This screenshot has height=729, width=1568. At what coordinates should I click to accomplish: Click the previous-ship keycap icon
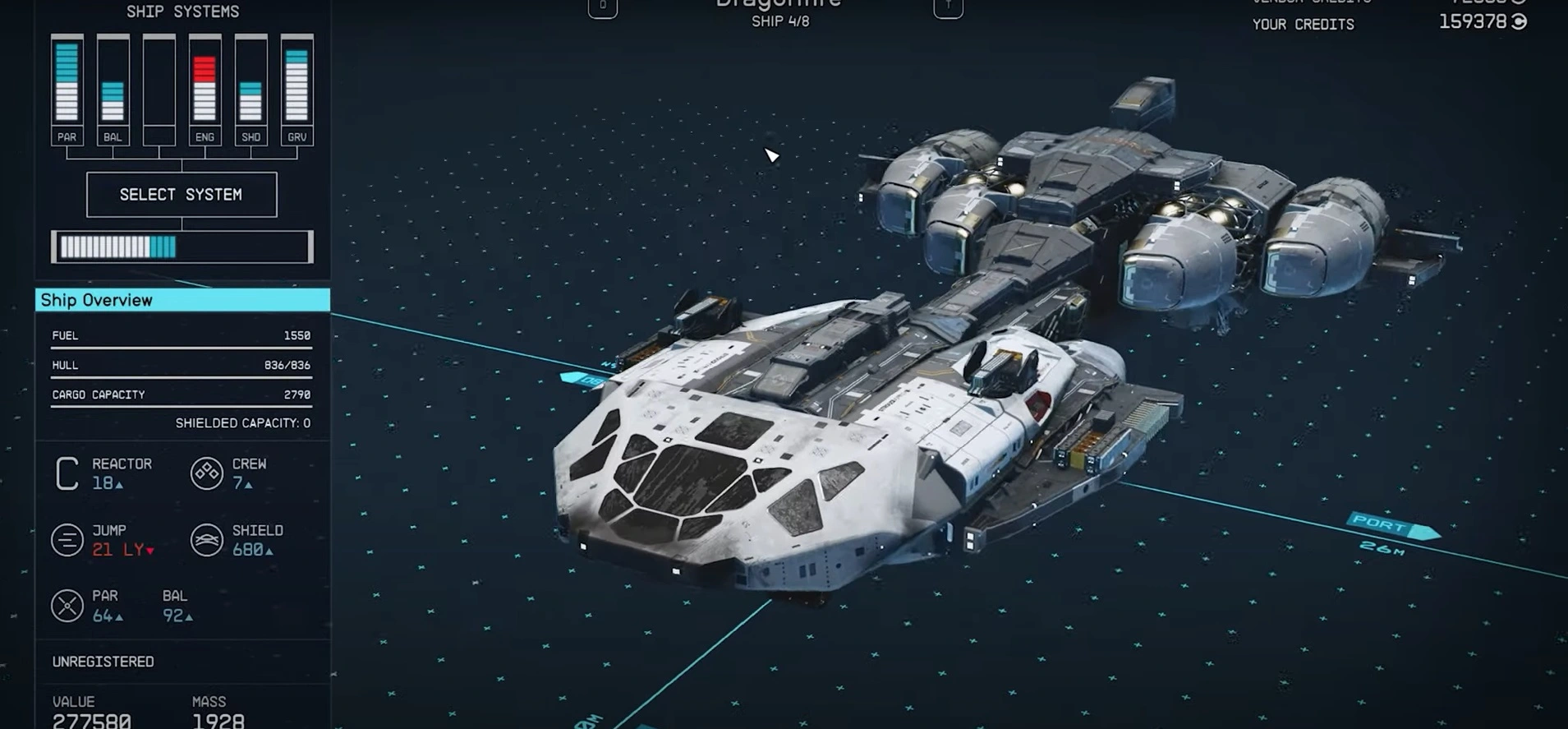pos(602,7)
